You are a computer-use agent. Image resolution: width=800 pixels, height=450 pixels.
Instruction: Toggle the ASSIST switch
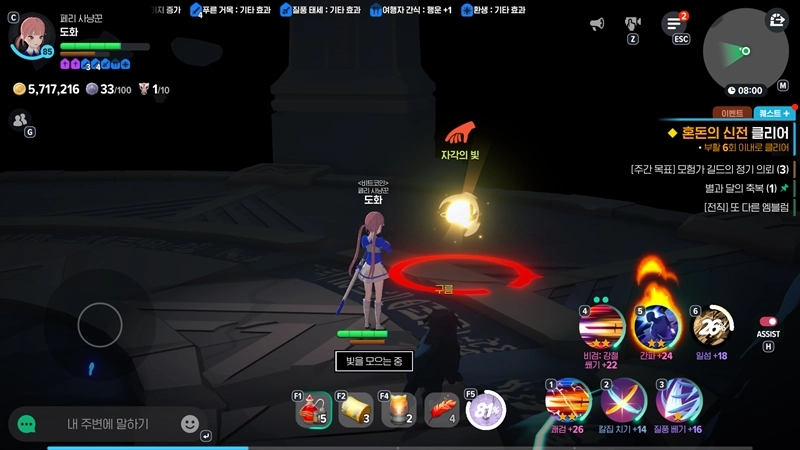coord(768,322)
